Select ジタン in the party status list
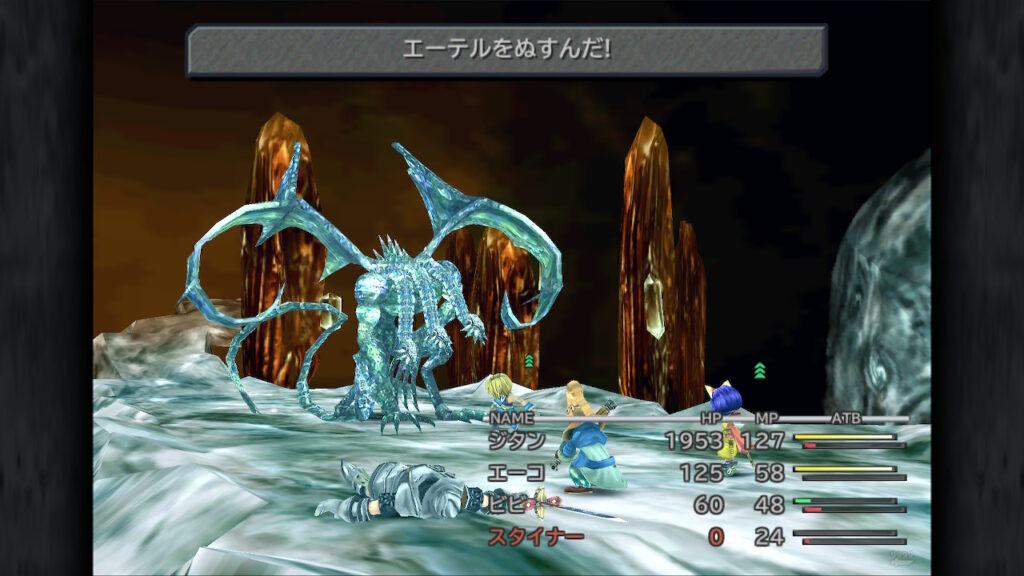The image size is (1024, 576). (517, 440)
